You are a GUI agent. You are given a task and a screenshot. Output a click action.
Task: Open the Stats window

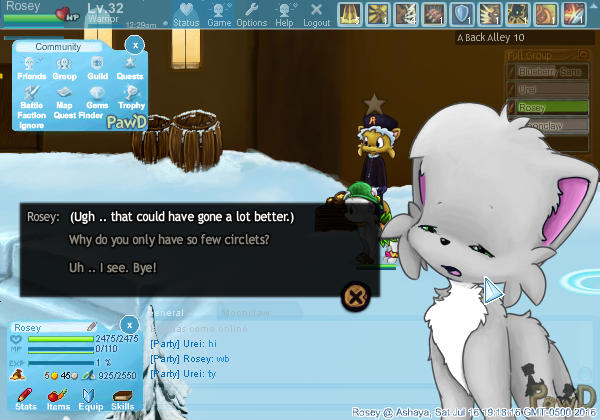tap(27, 399)
